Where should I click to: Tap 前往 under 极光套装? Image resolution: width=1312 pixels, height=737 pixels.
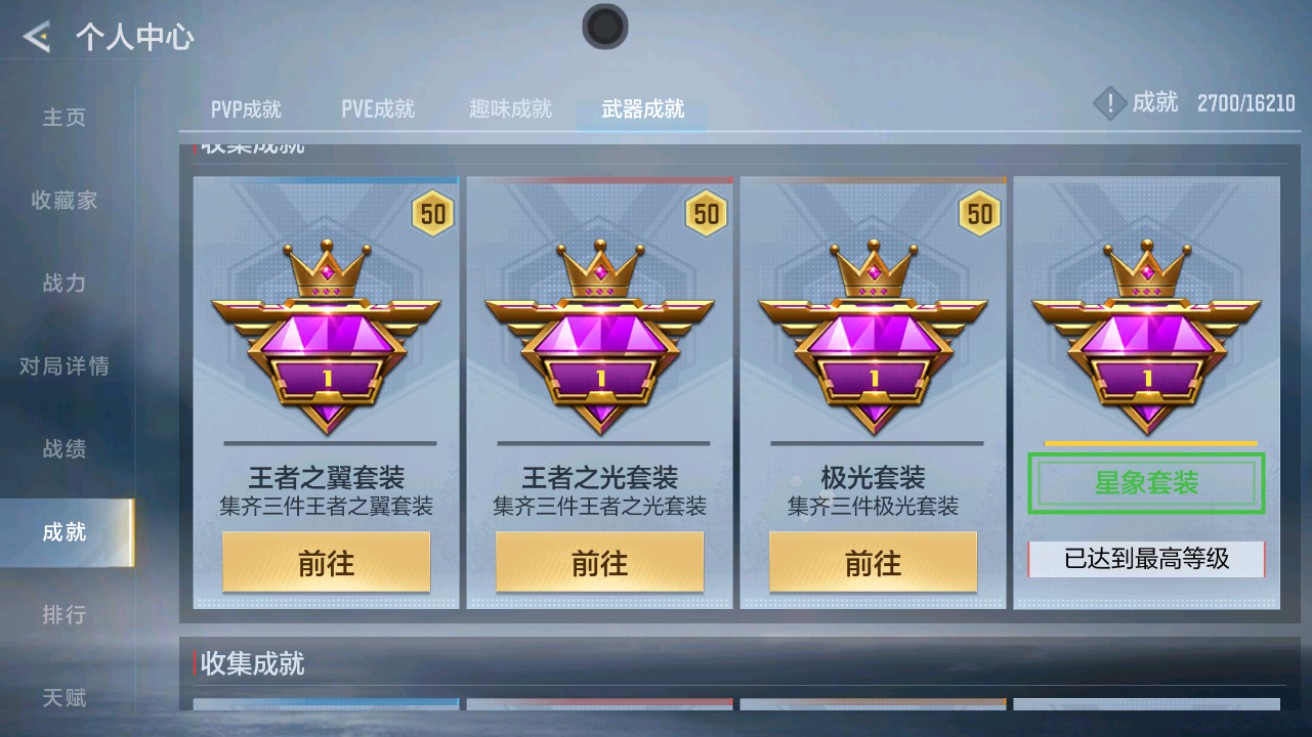click(873, 562)
